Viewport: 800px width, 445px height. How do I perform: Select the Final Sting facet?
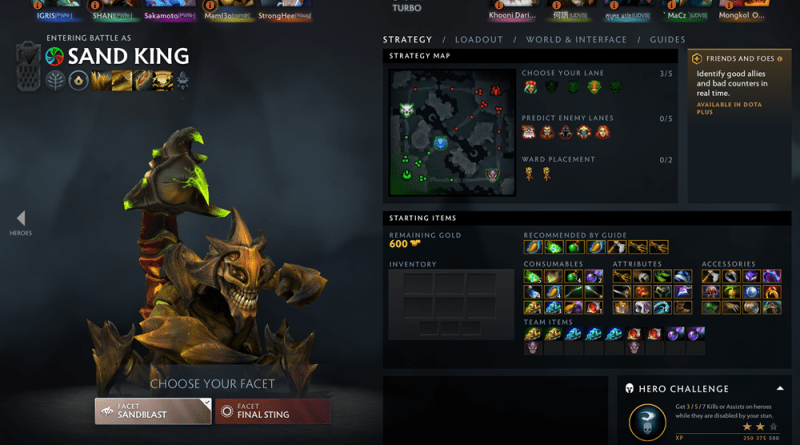(x=273, y=410)
